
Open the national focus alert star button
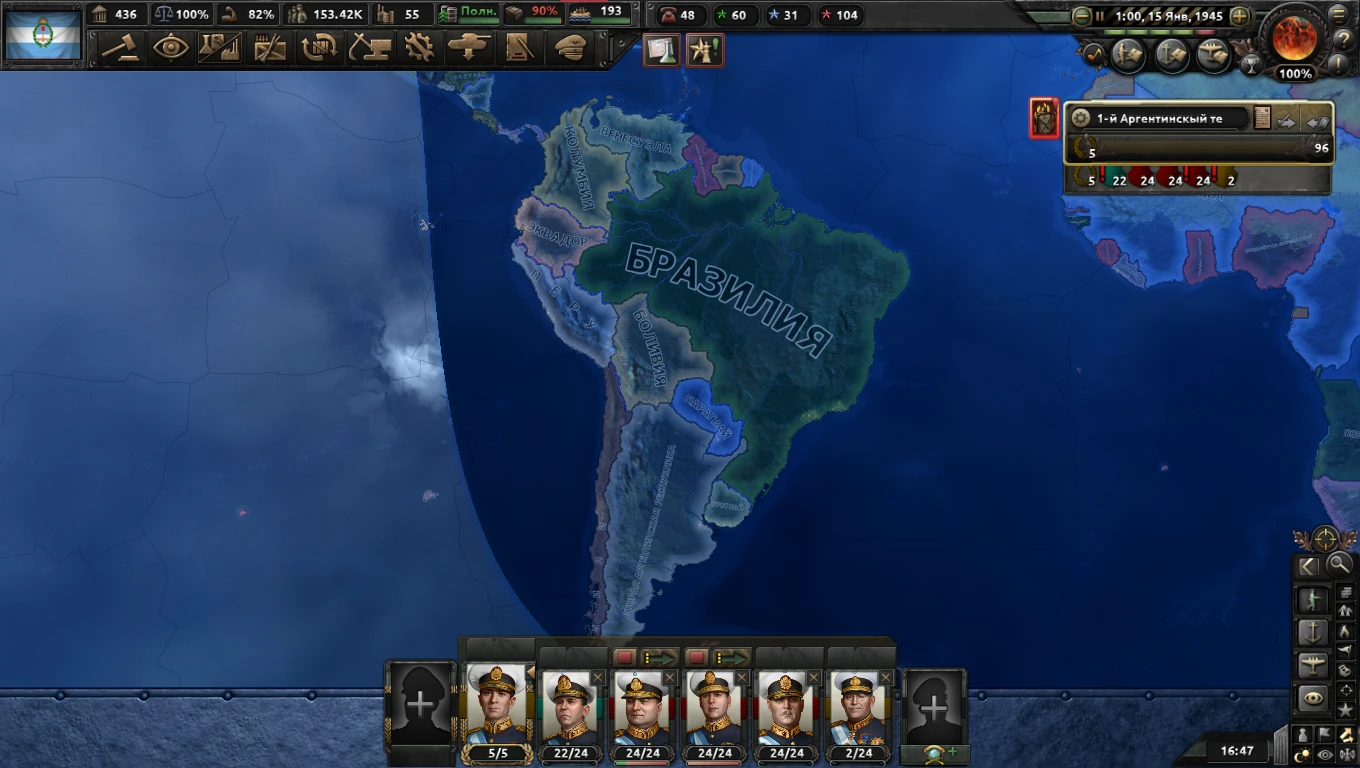click(x=705, y=47)
